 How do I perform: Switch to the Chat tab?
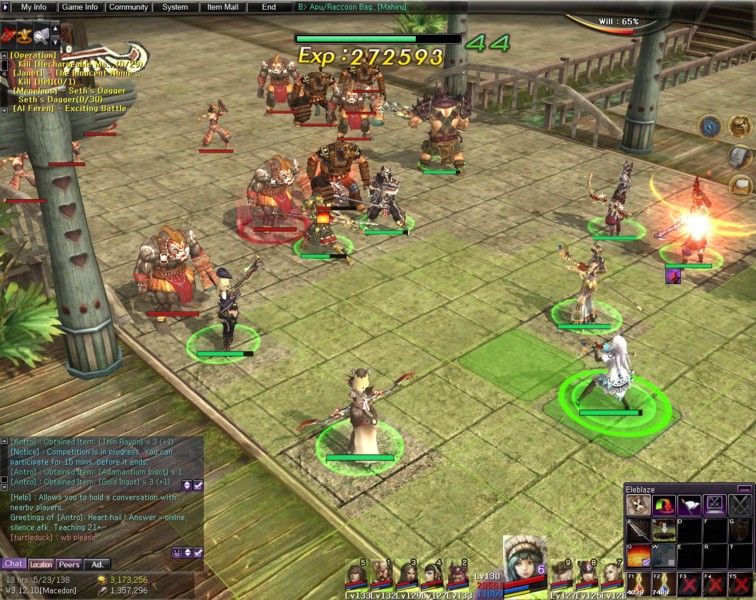[13, 564]
